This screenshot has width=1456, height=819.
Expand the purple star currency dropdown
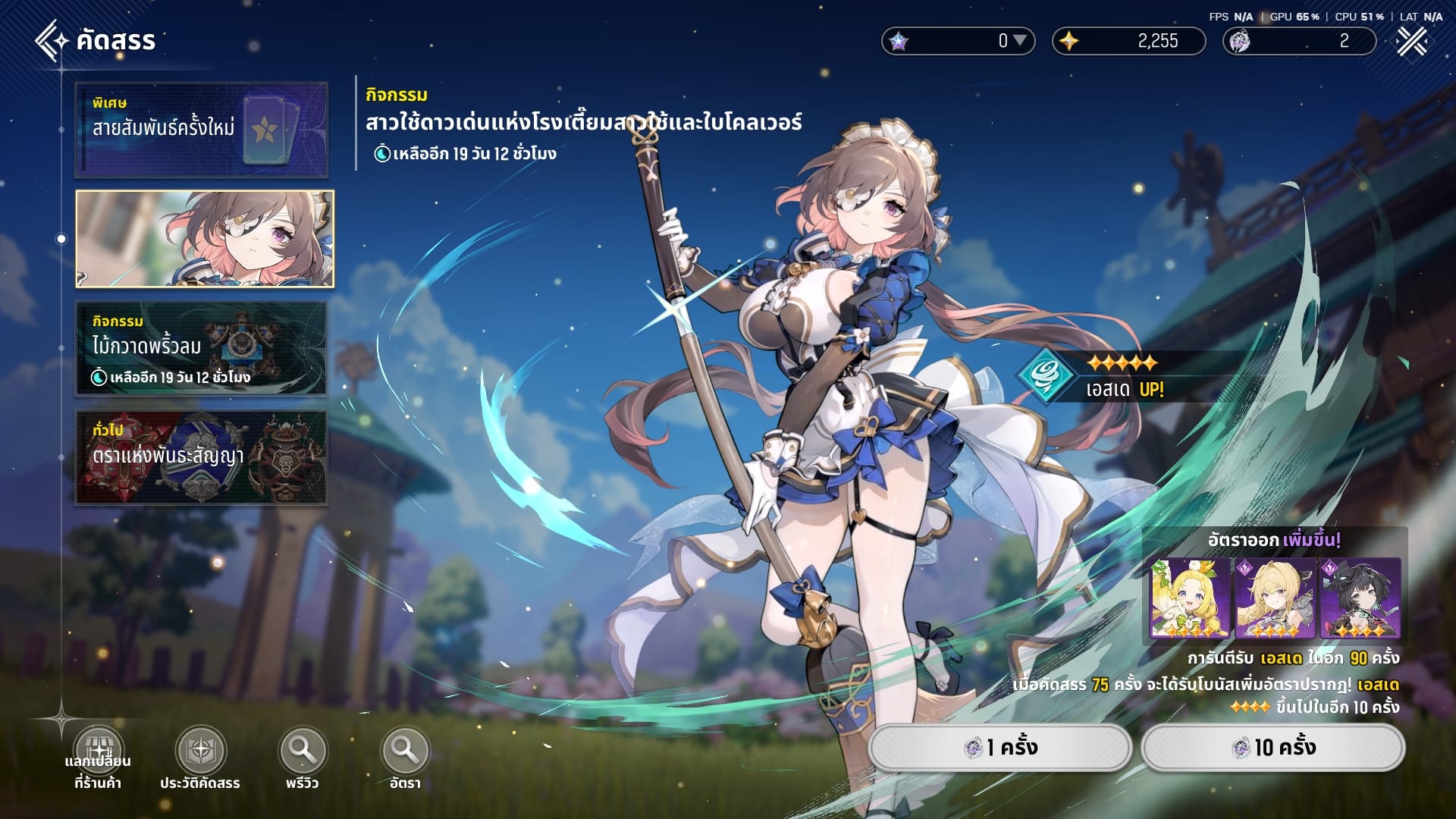coord(1020,41)
